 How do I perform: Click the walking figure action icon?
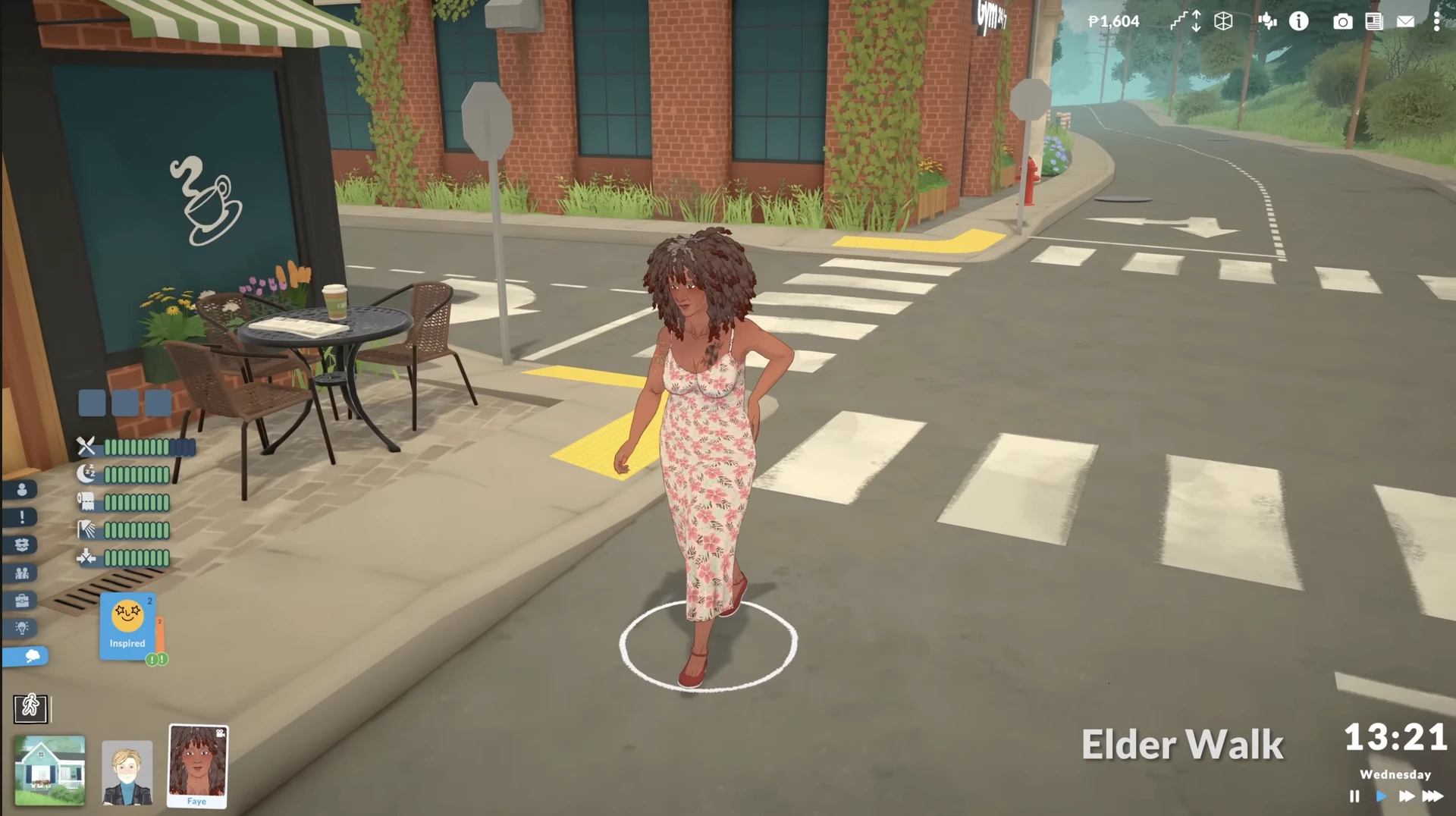[x=30, y=708]
